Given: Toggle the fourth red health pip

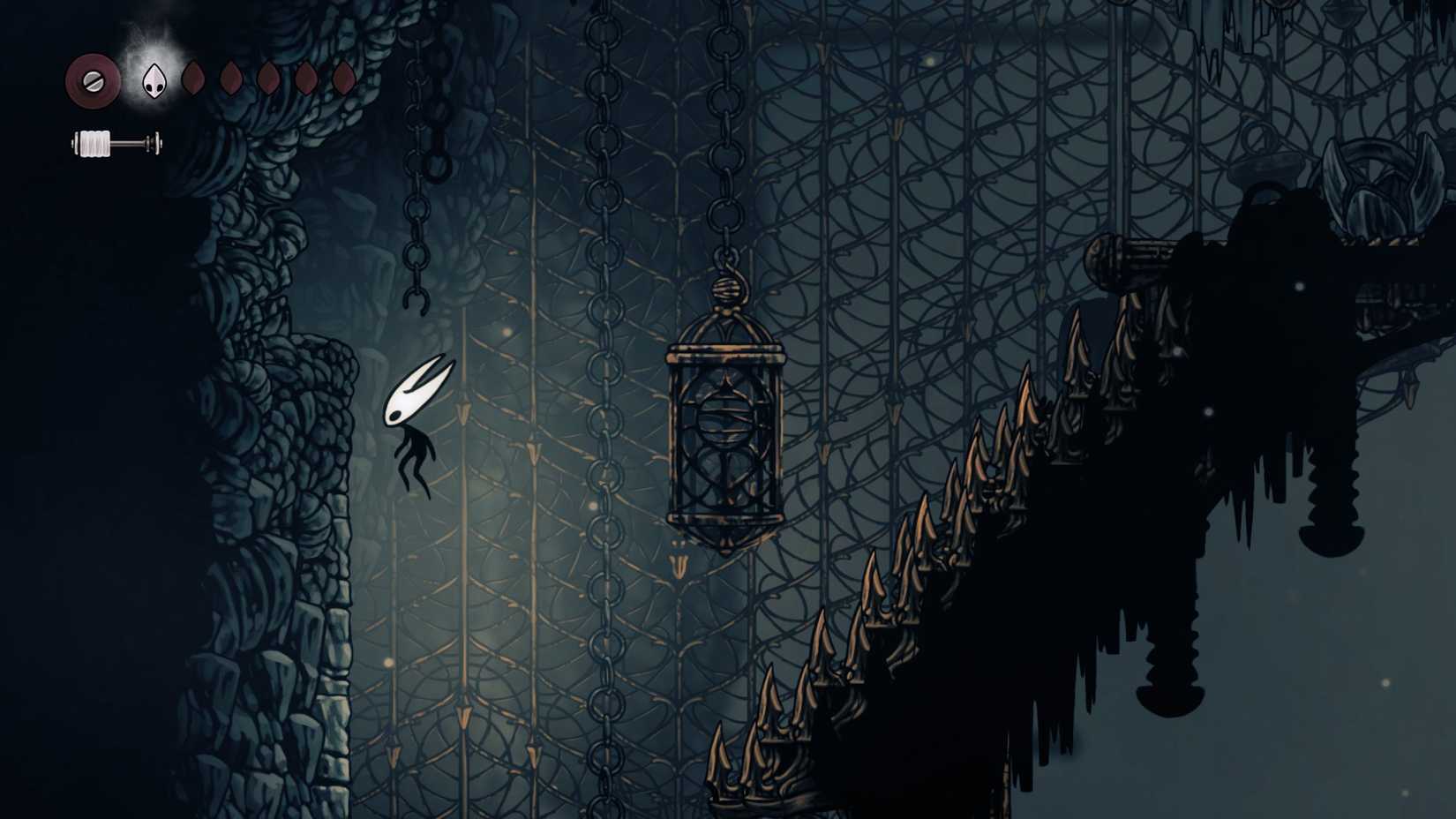Looking at the screenshot, I should point(306,79).
